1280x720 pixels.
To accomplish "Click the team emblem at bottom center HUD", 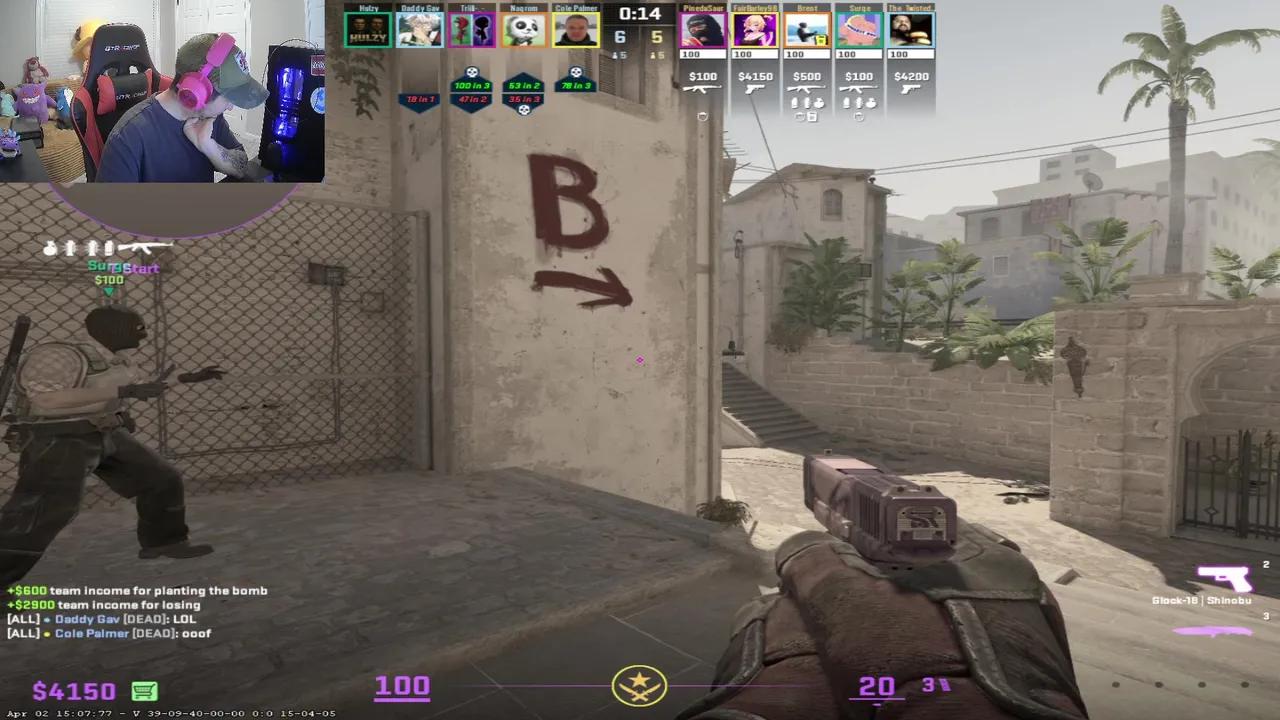I will point(640,686).
